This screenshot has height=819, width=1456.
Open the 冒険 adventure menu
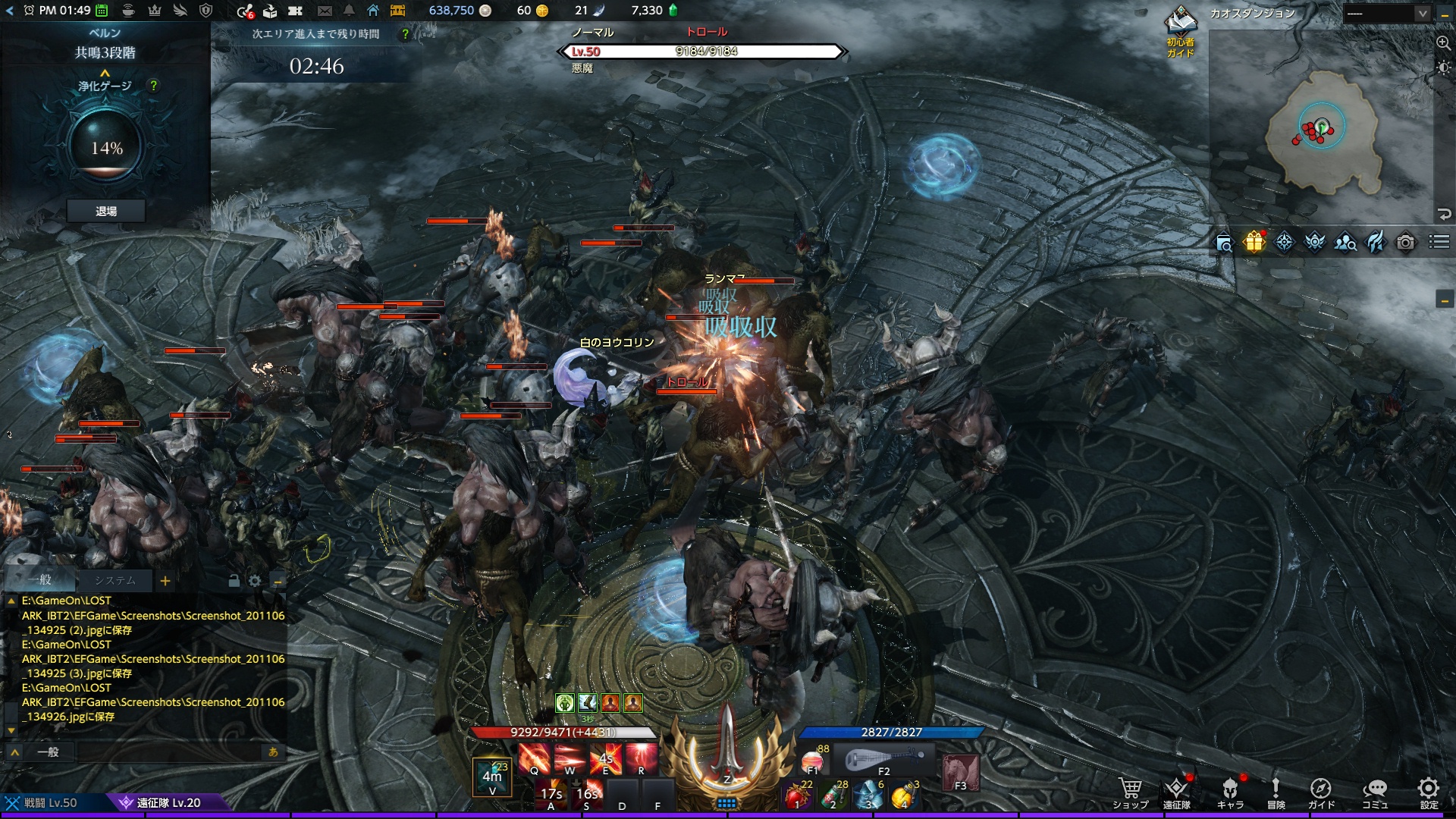click(1276, 792)
